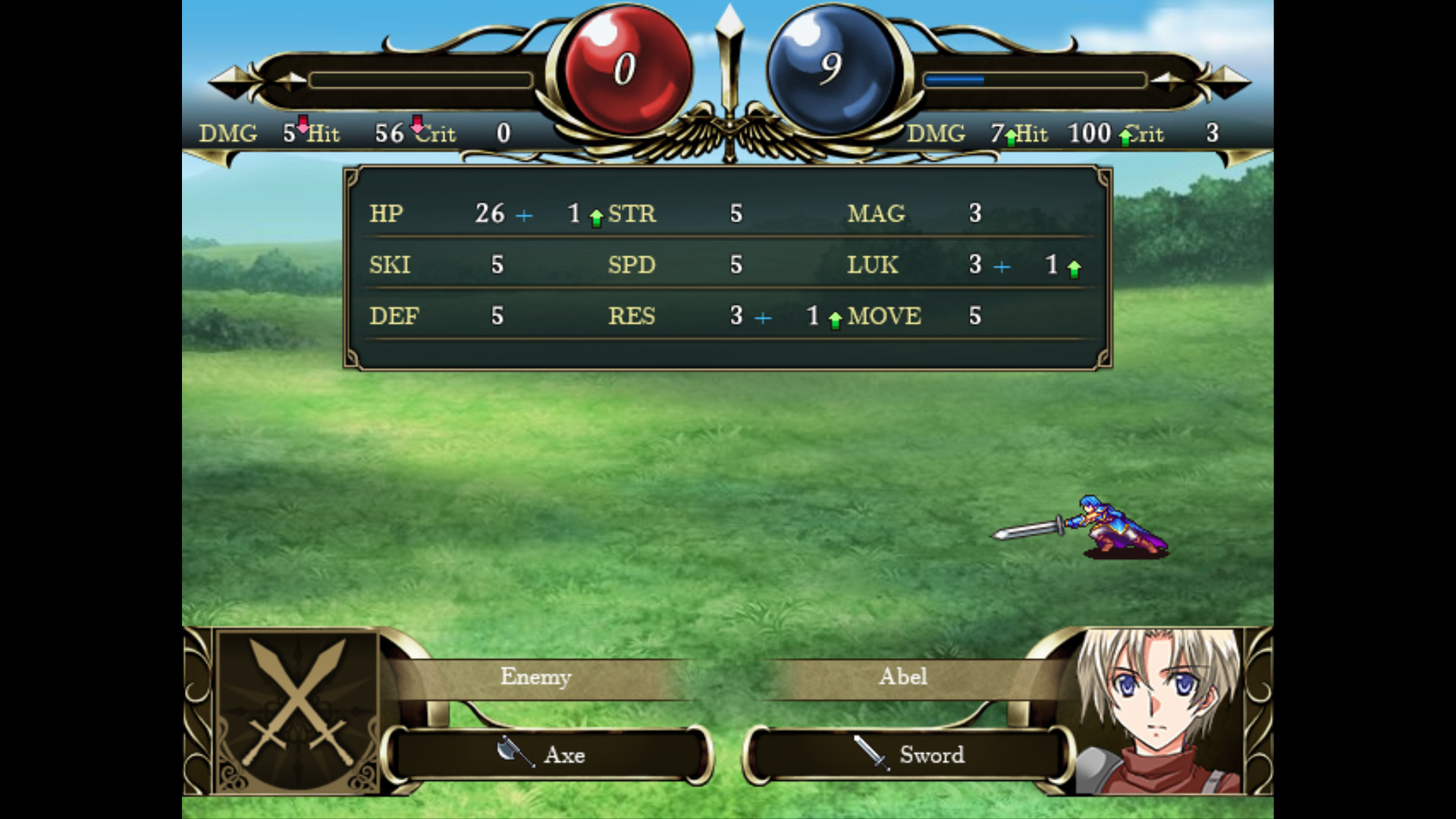Click the enemy's Axe weapon panel
Image resolution: width=1456 pixels, height=819 pixels.
(x=548, y=755)
